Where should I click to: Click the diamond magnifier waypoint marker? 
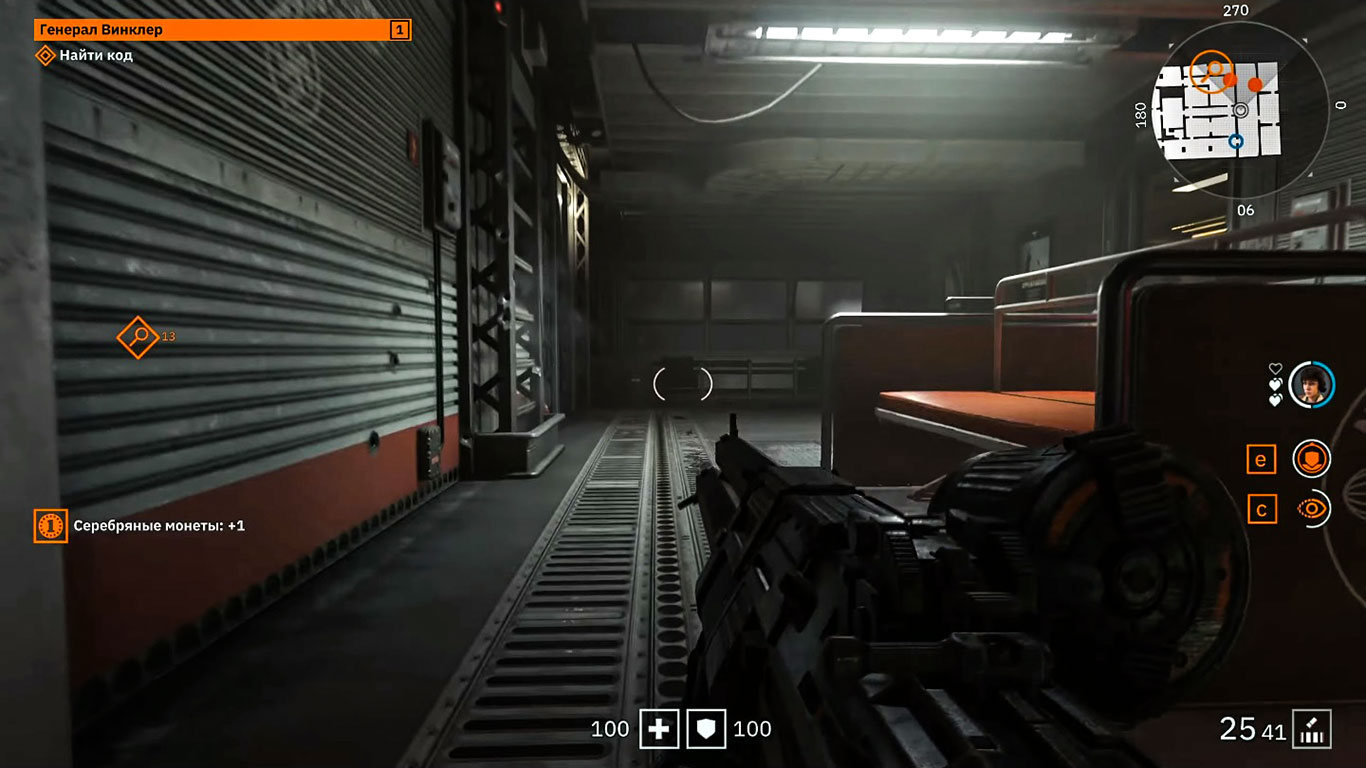[x=138, y=336]
